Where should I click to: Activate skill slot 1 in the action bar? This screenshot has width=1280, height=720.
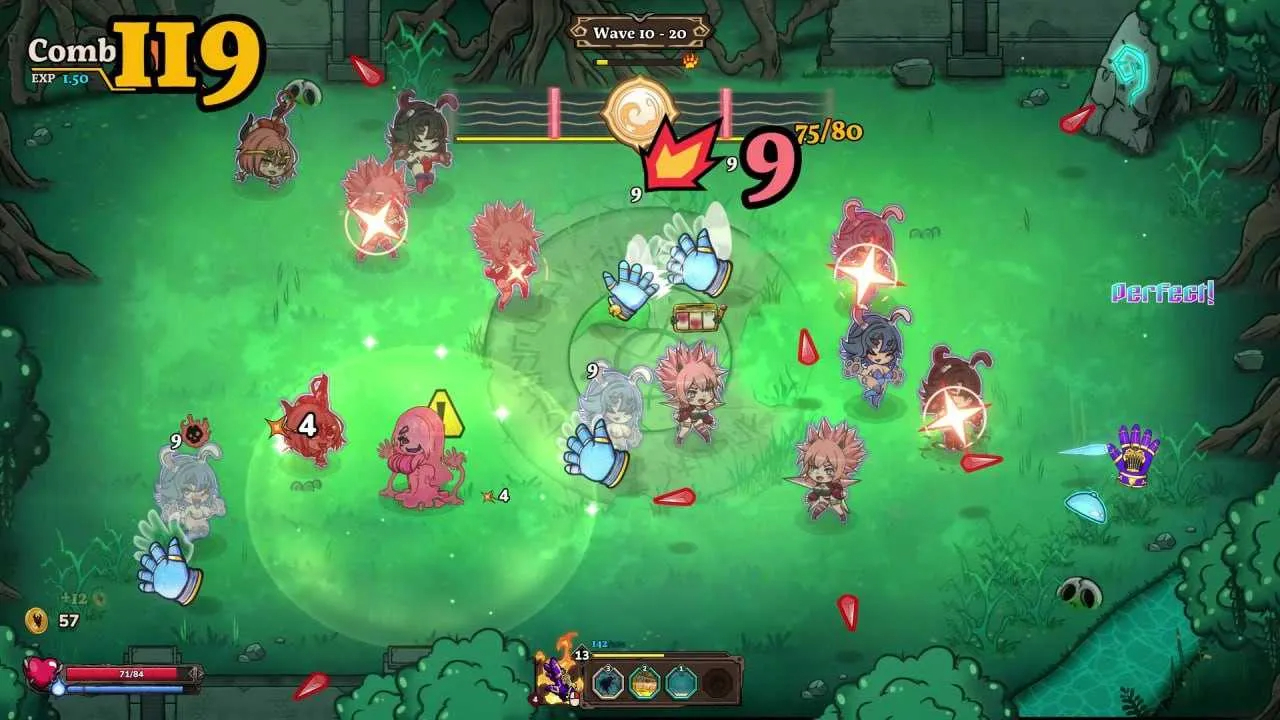click(x=680, y=683)
